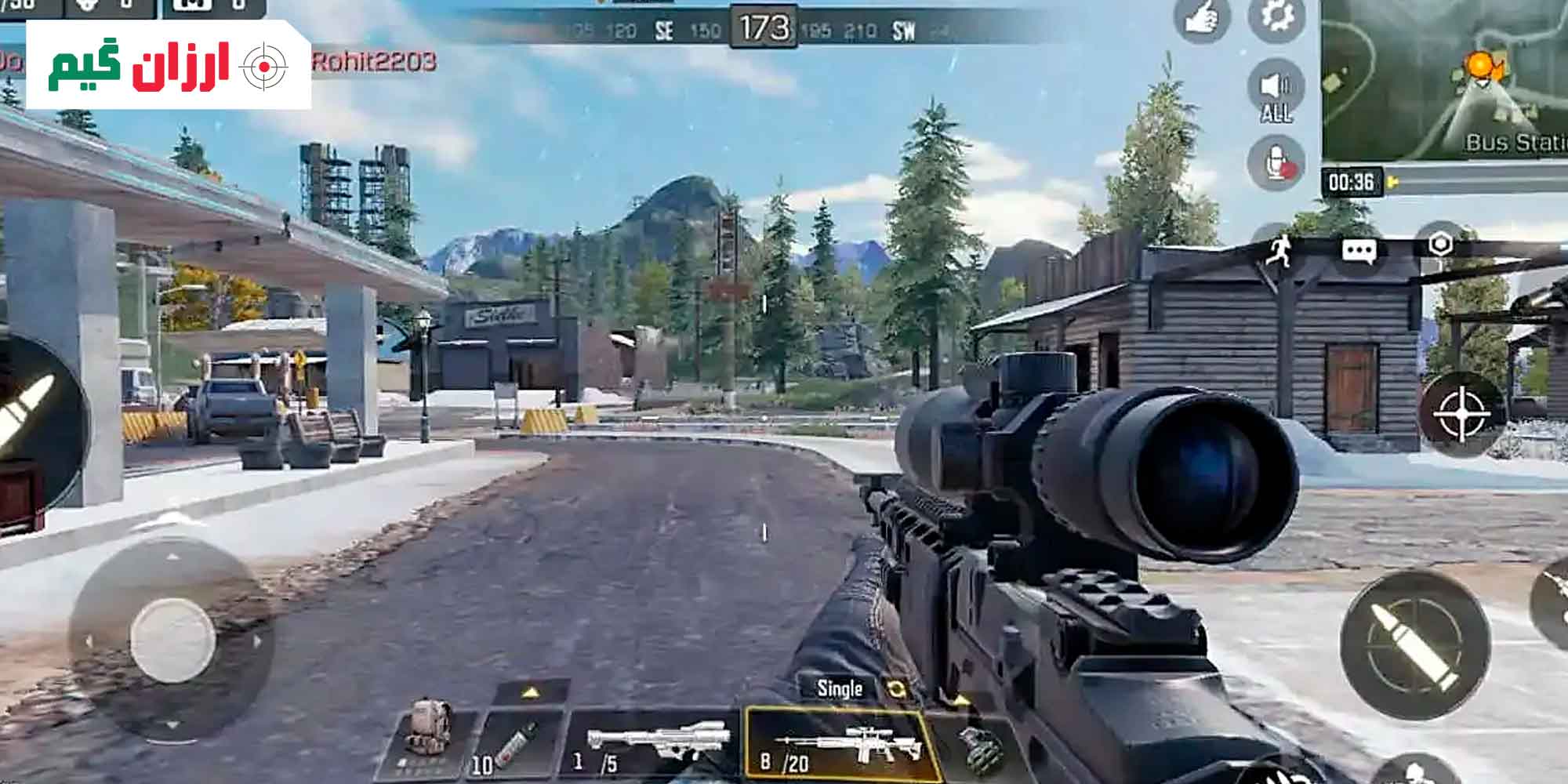
Task: Open the gear settings menu
Action: pos(1276,16)
